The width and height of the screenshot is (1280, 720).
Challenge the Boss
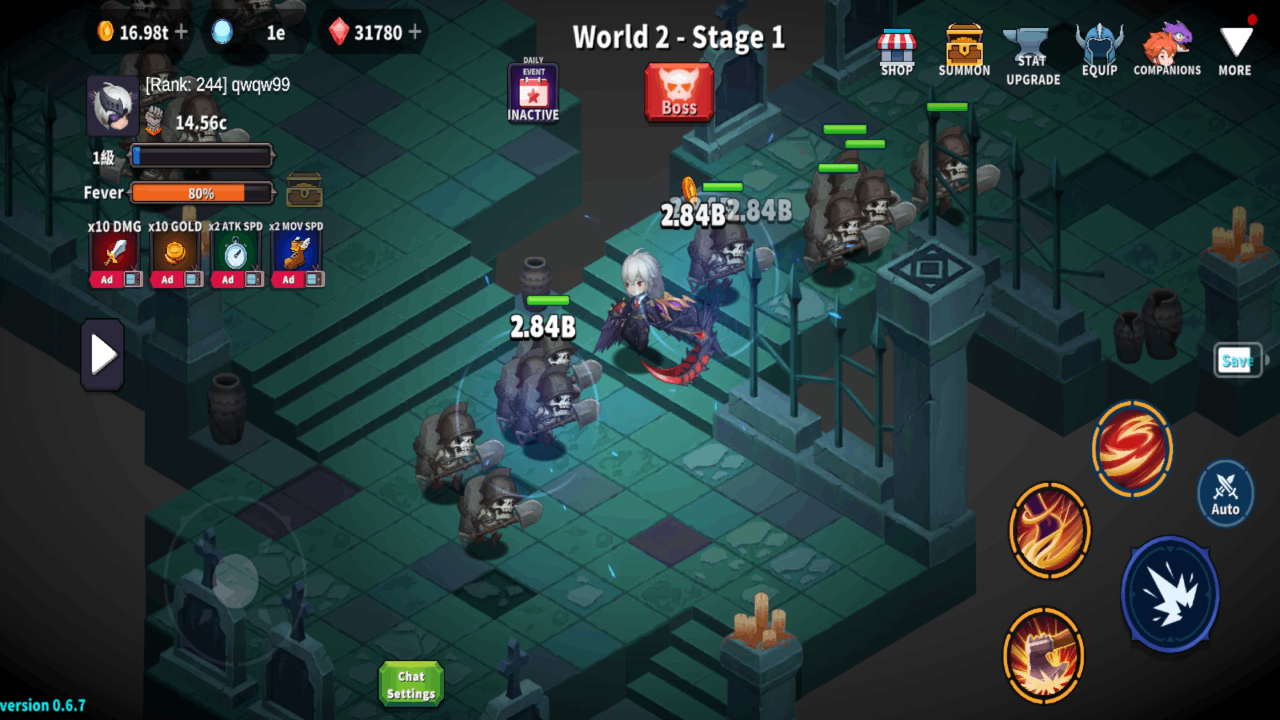point(679,94)
